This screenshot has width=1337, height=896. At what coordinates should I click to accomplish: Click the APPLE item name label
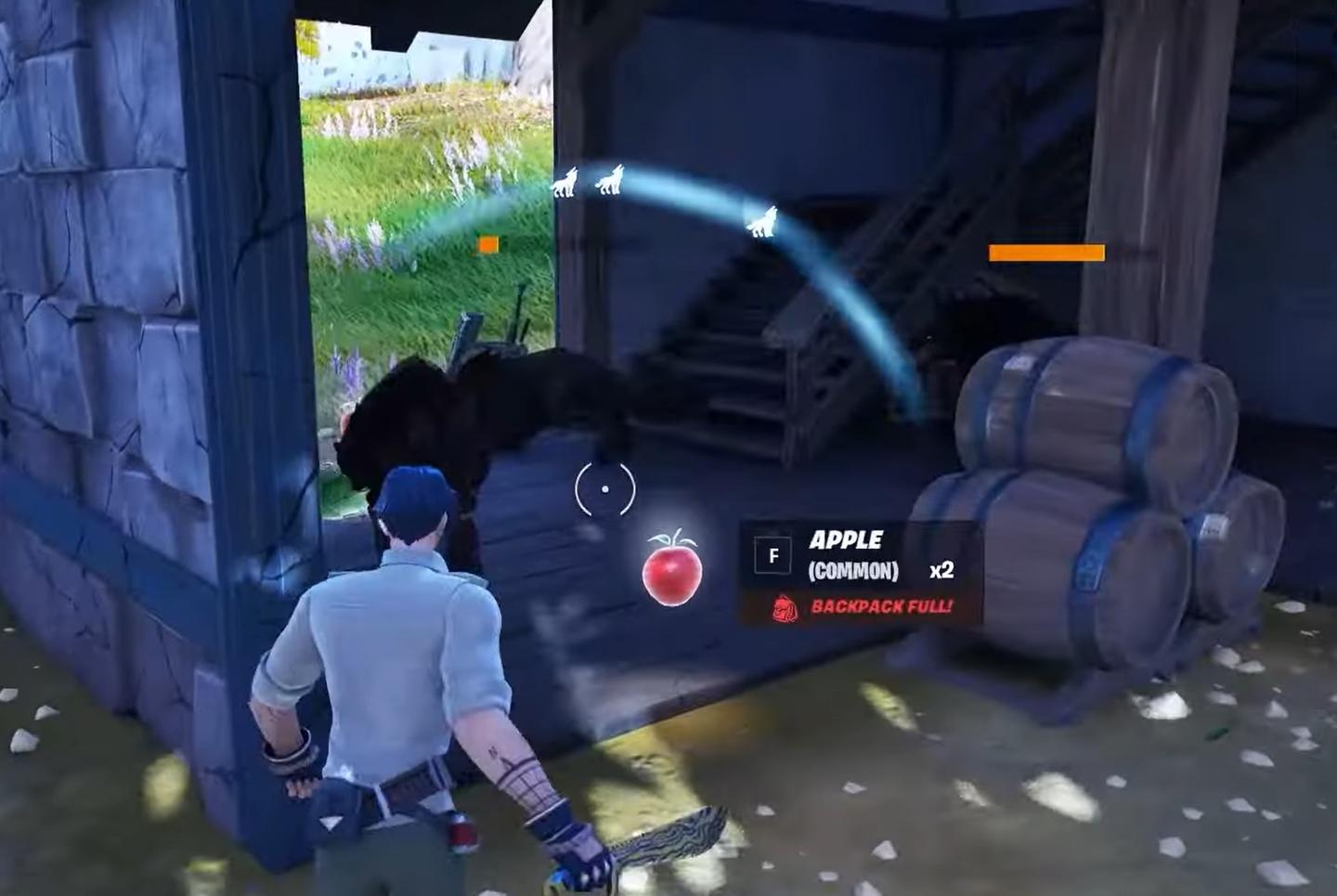[x=846, y=539]
